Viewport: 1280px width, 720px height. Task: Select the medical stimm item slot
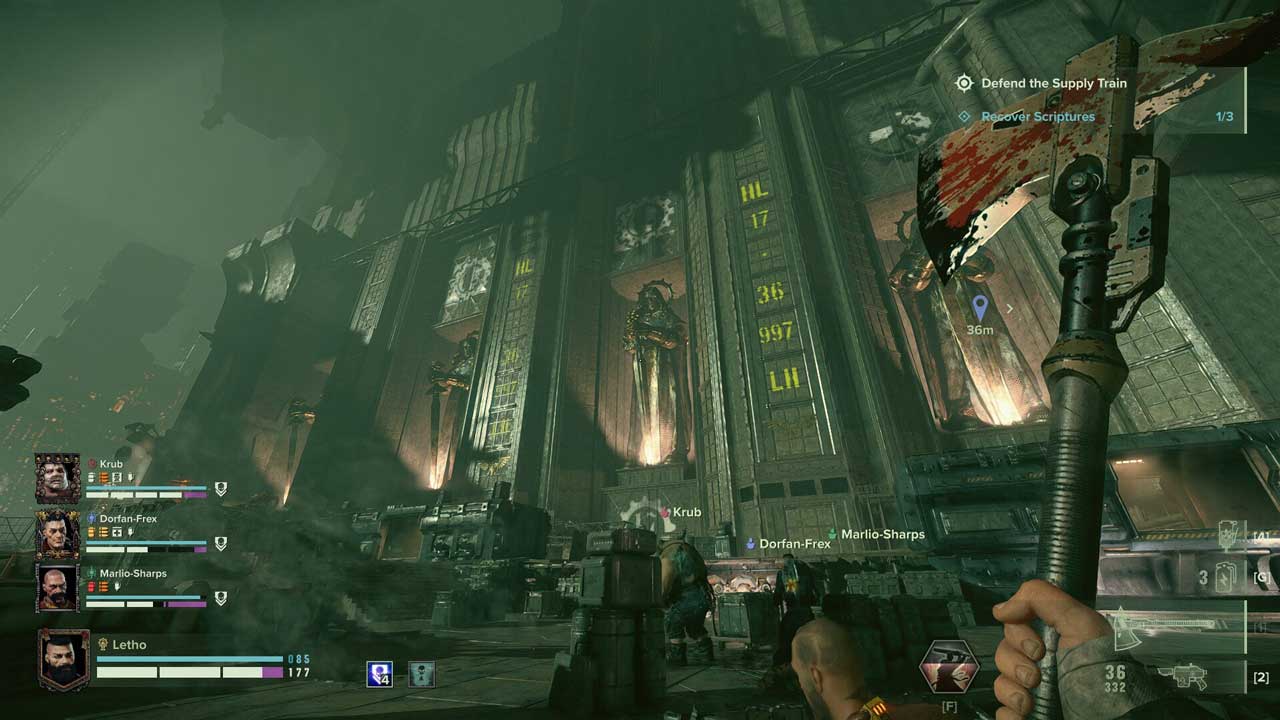[x=1230, y=537]
